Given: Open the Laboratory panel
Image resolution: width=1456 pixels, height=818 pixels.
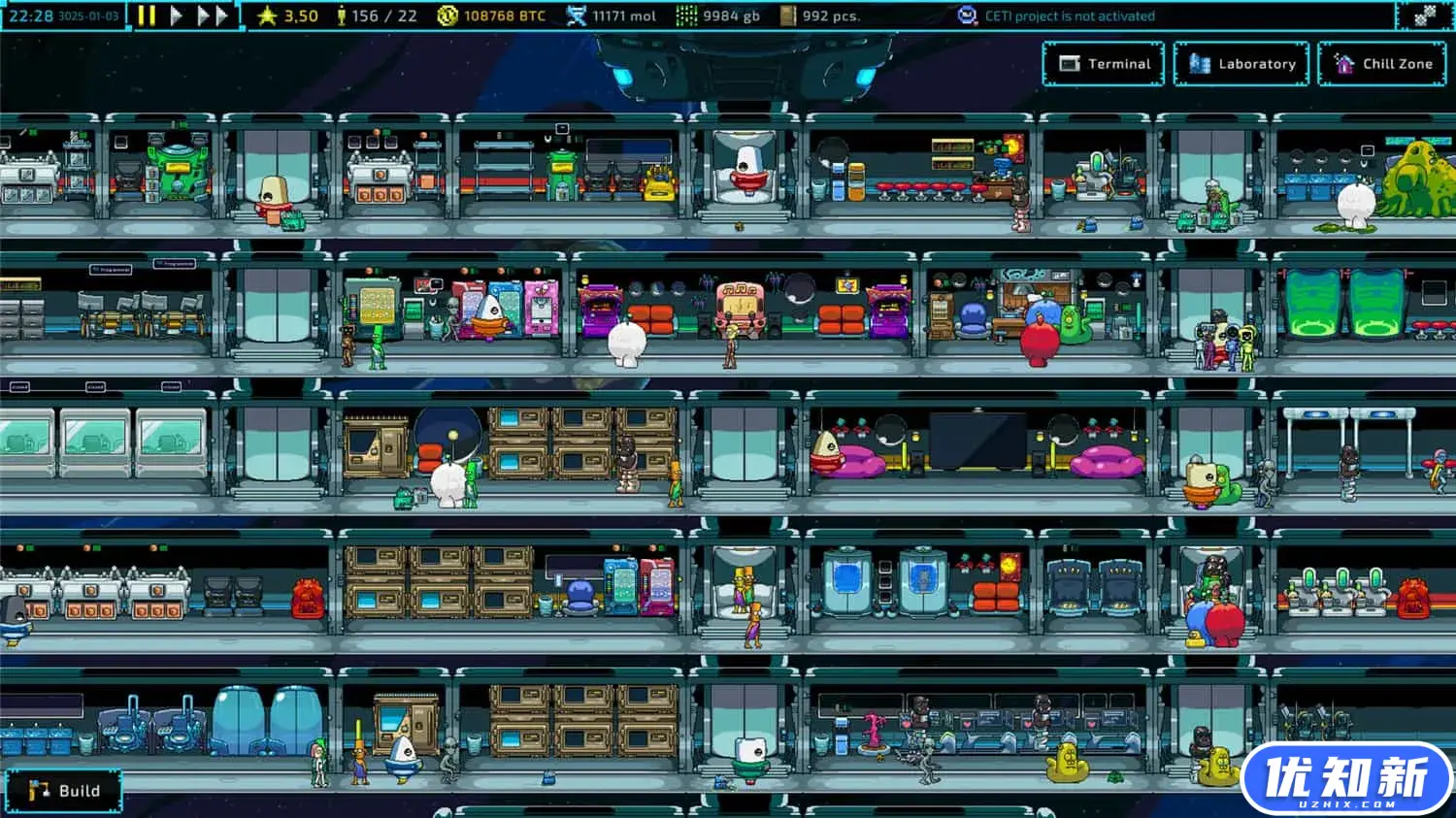Looking at the screenshot, I should 1241,64.
